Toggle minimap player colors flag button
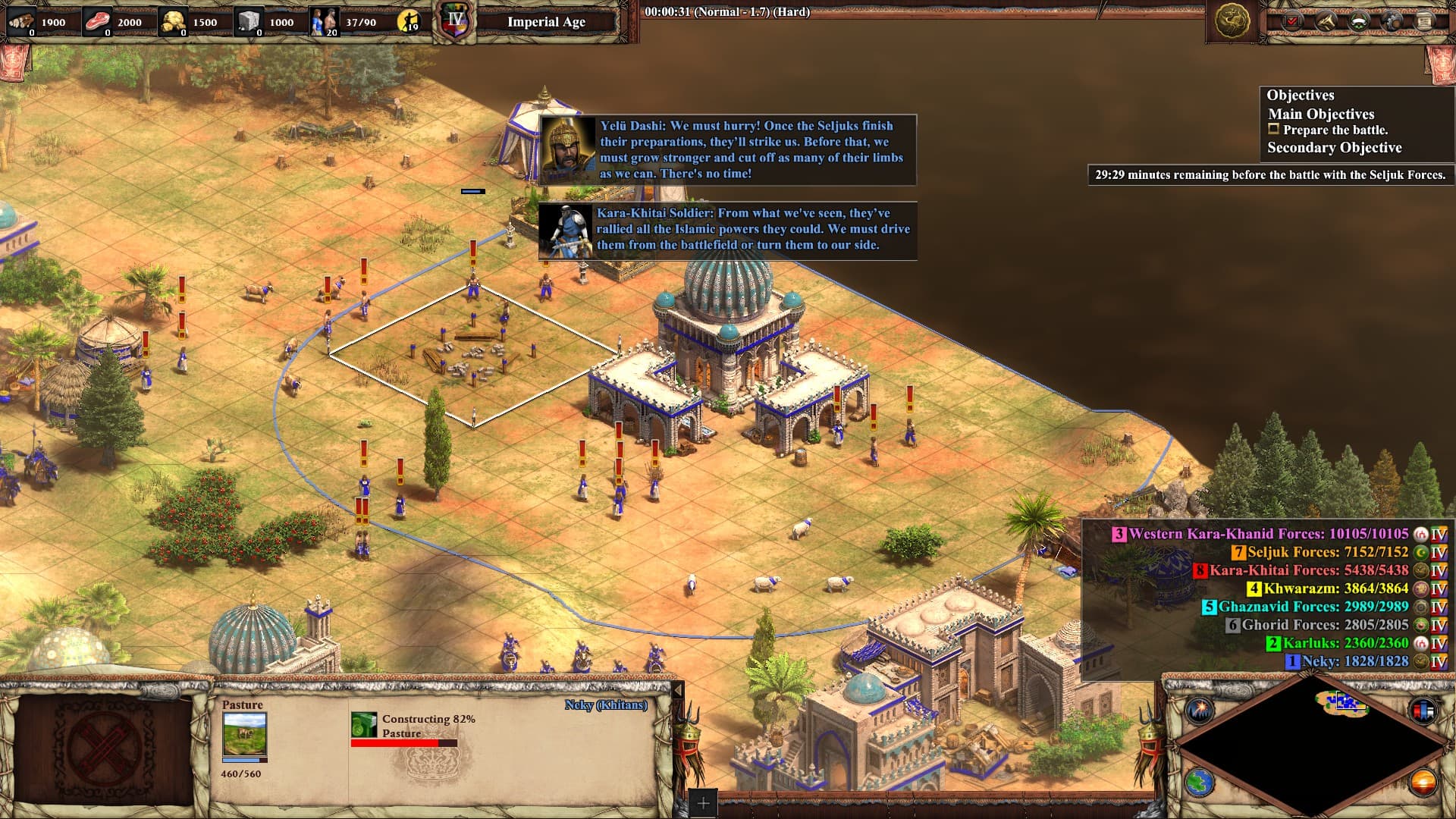Screen dimensions: 1456x819 pyautogui.click(x=1423, y=710)
